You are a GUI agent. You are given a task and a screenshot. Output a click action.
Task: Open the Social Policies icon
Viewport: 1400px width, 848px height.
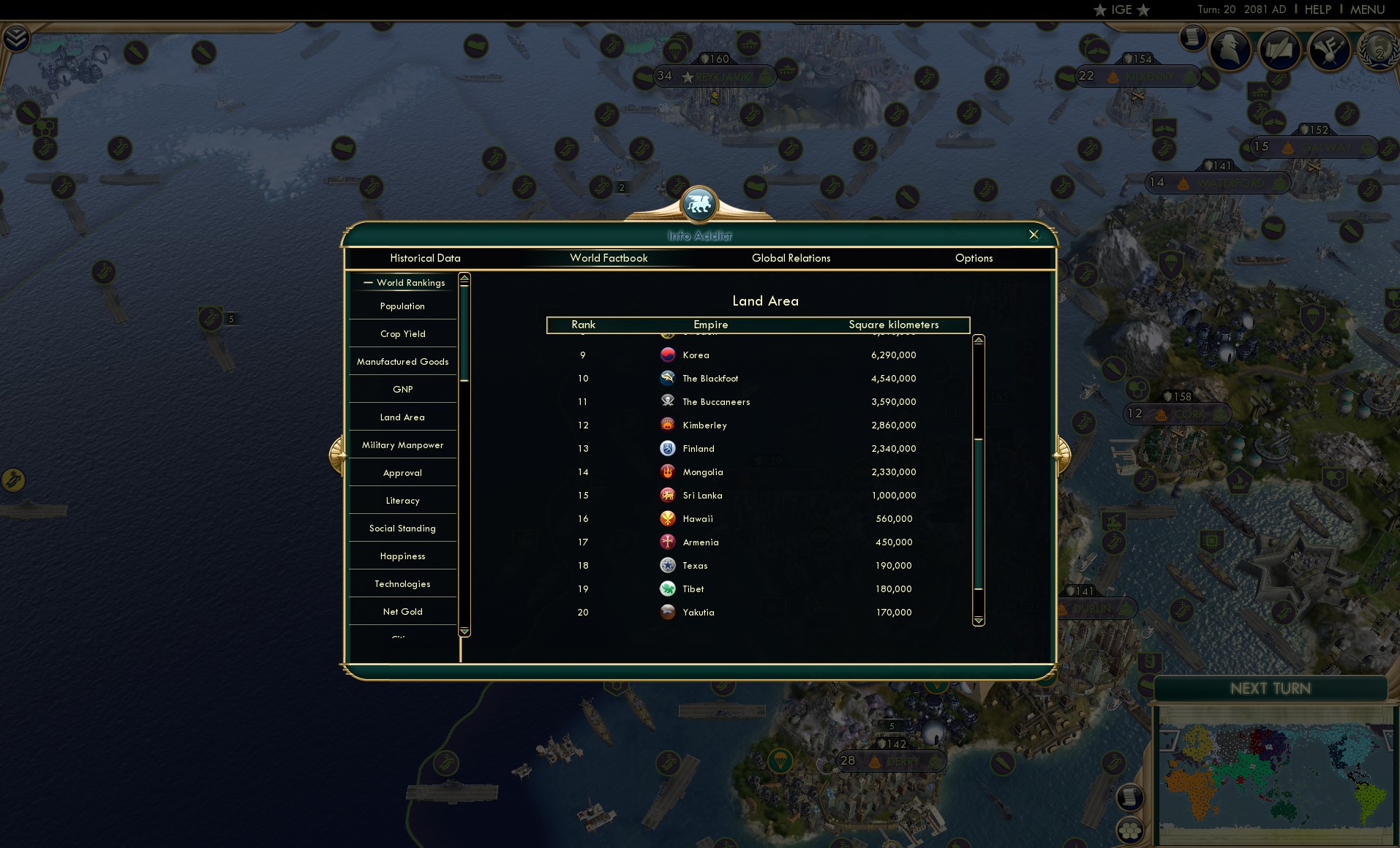point(1281,50)
